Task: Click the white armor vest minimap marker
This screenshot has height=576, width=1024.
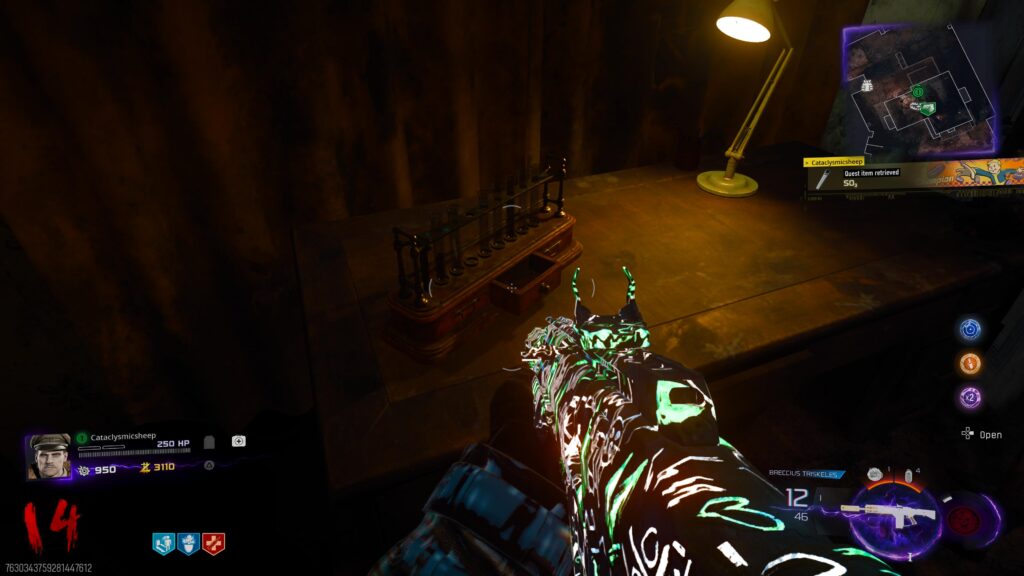Action: 866,86
